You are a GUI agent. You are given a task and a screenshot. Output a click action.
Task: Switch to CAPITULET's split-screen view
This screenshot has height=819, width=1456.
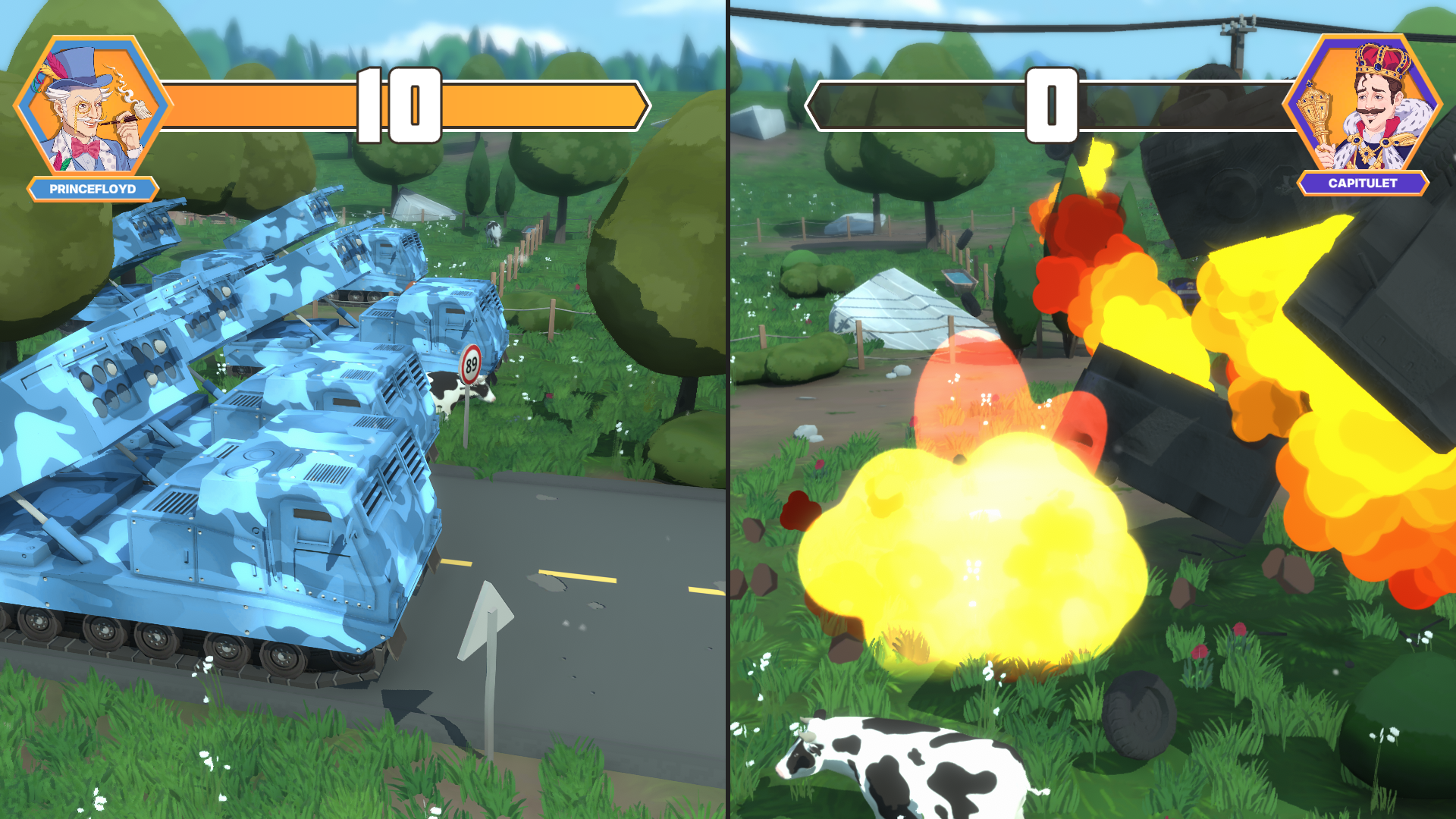tap(1092, 409)
